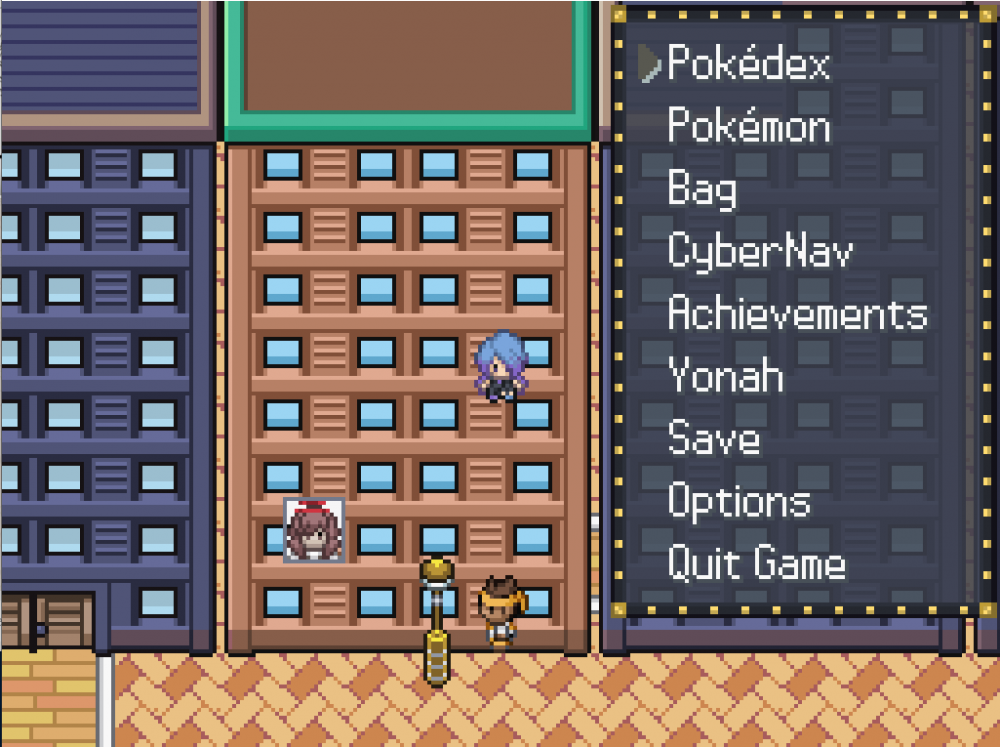
Task: Open the Bag
Action: tap(702, 190)
